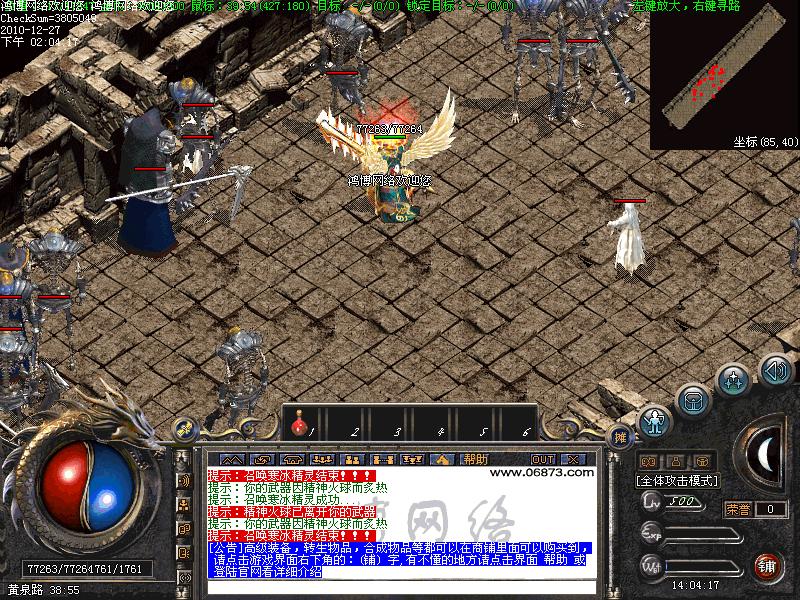Image resolution: width=800 pixels, height=600 pixels.
Task: Use the red potion in belt slot 1
Action: click(298, 428)
